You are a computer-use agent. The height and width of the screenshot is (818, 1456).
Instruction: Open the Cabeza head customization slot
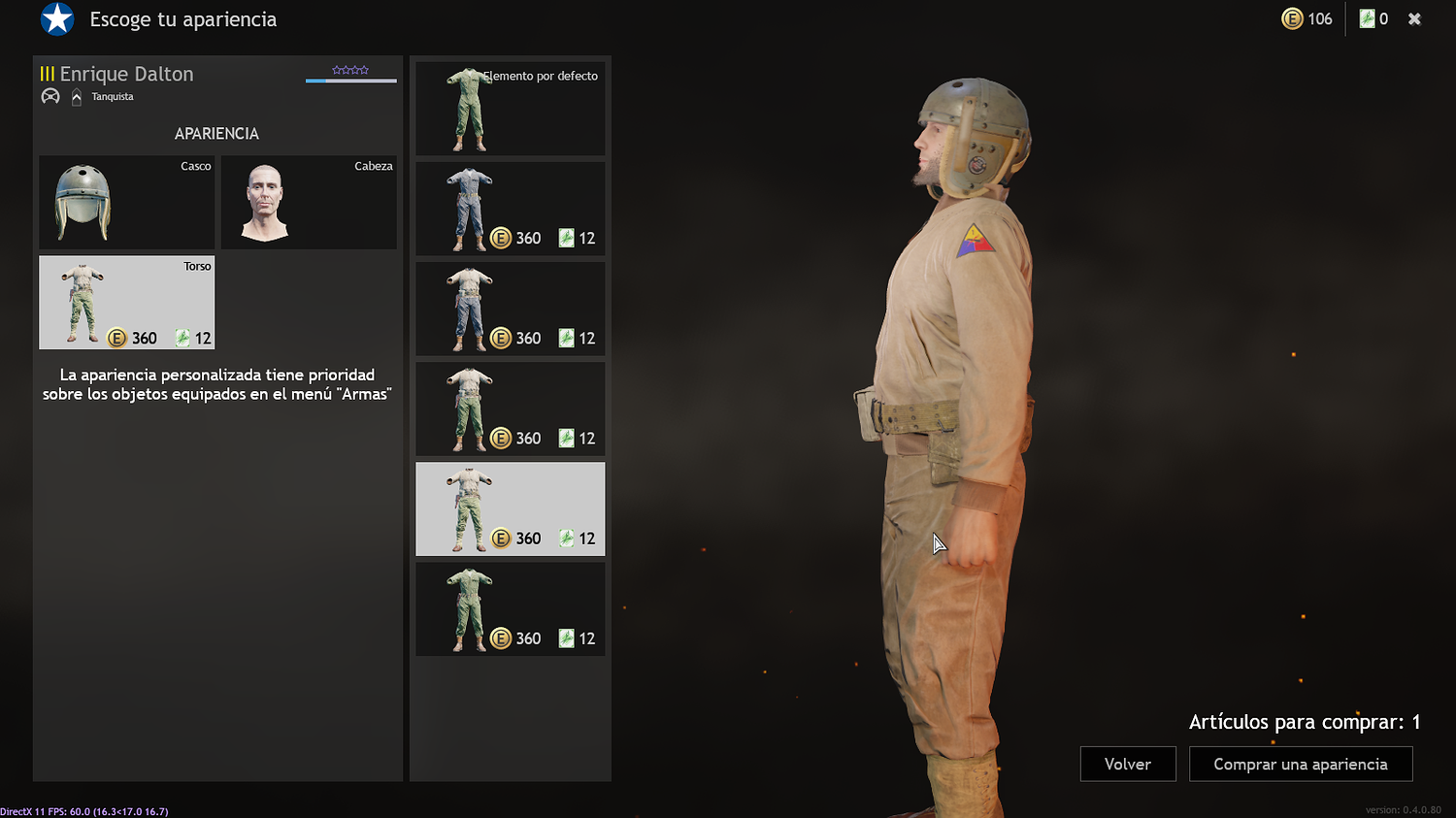pyautogui.click(x=308, y=202)
